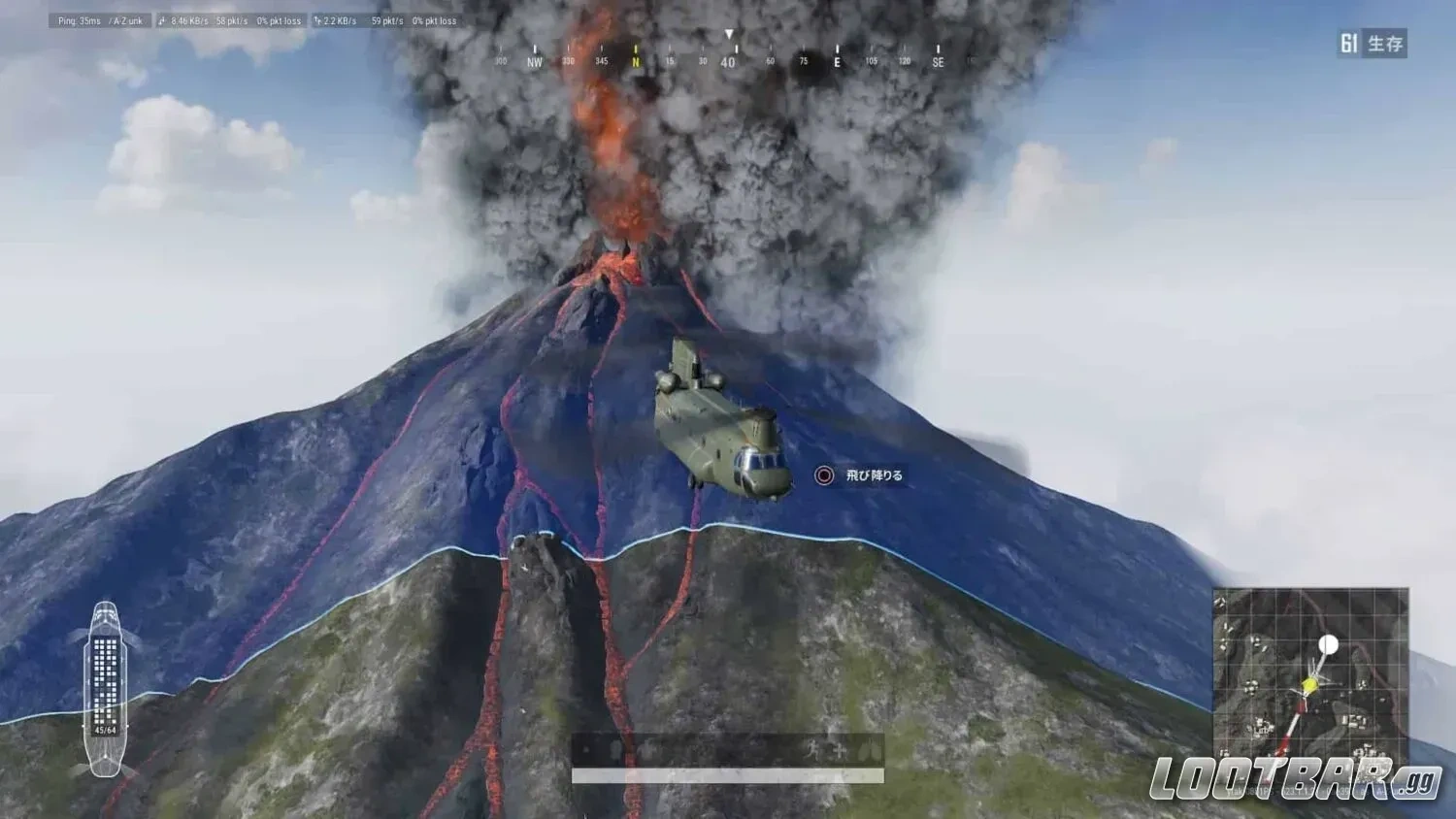The width and height of the screenshot is (1456, 819).
Task: Click the upload arrow icon in network stats
Action: point(316,19)
